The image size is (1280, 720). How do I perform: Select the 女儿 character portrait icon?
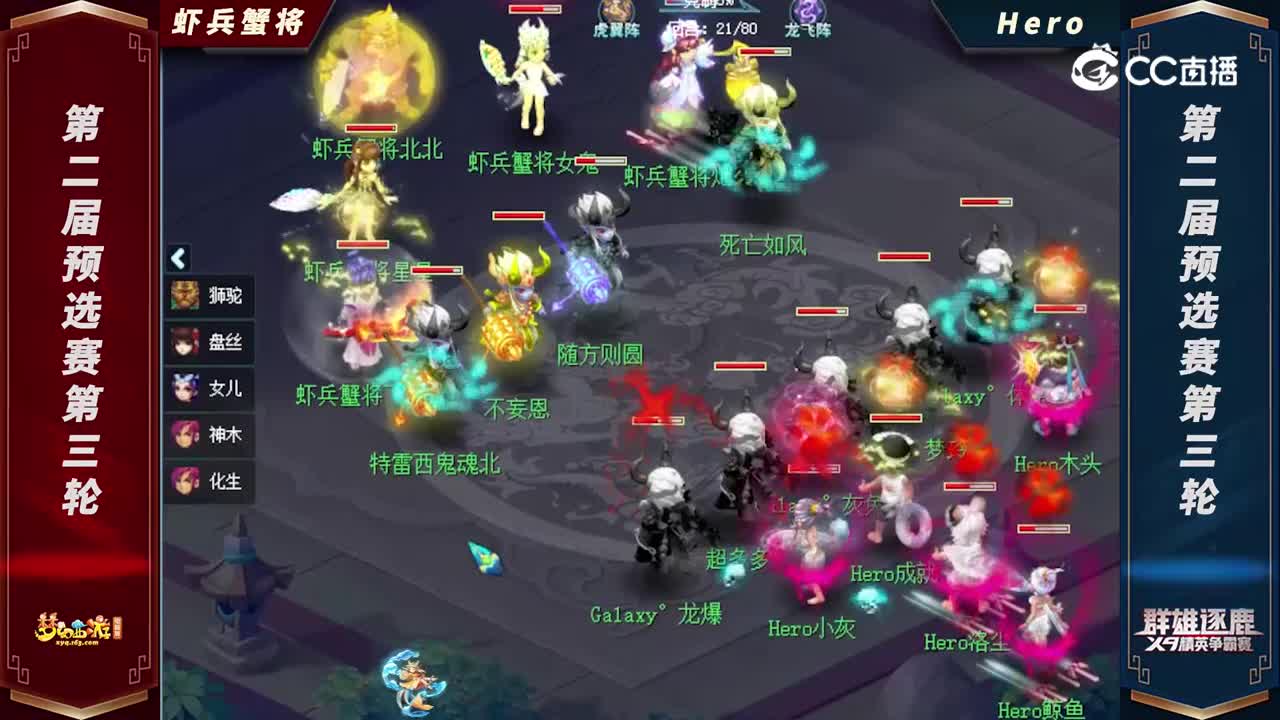186,389
